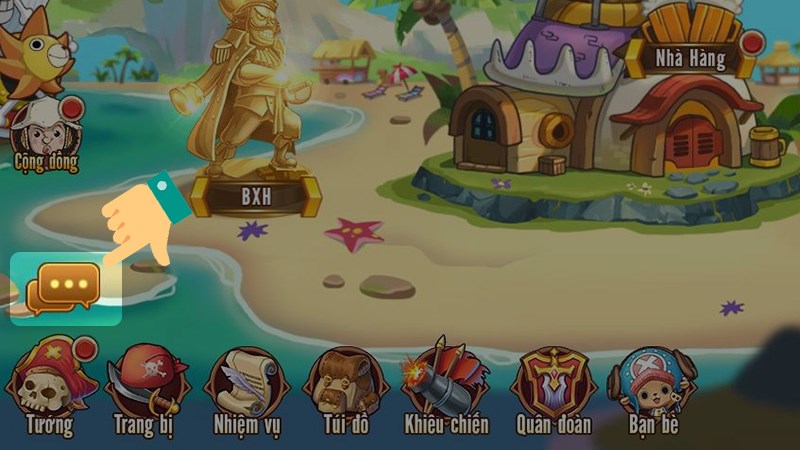The width and height of the screenshot is (800, 450).
Task: Open the Túi đồ bag
Action: pyautogui.click(x=345, y=385)
